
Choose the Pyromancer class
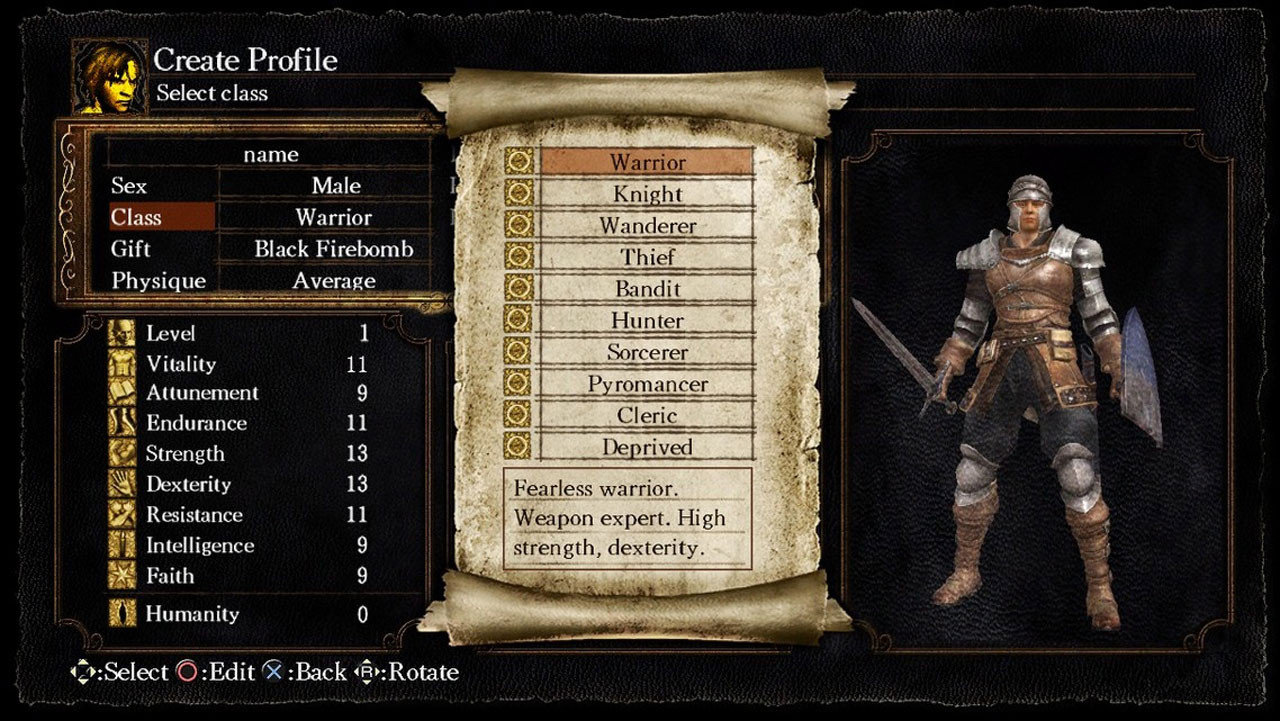tap(647, 384)
